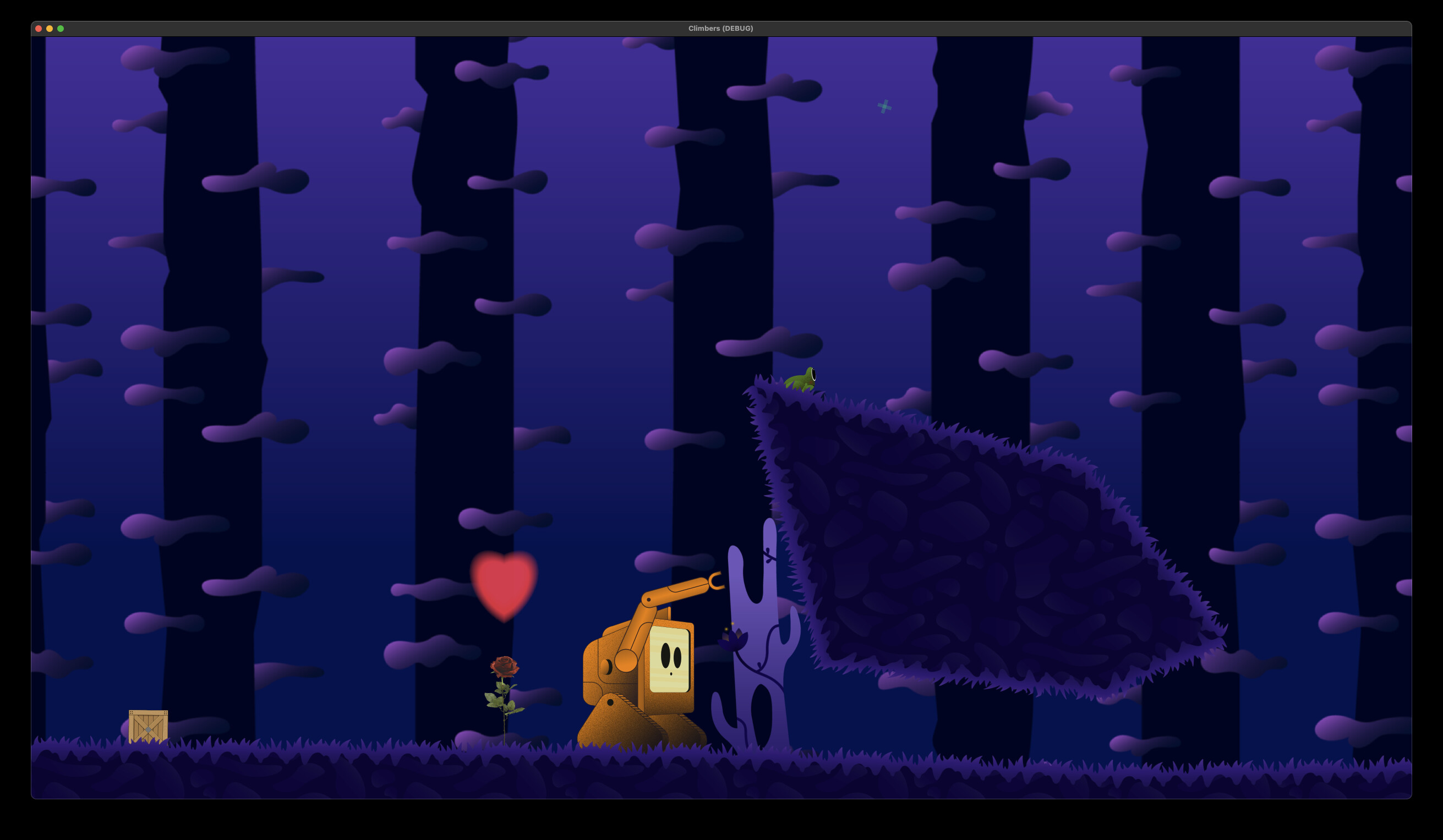The width and height of the screenshot is (1443, 840).
Task: Toggle the blue diamond on the crate
Action: (x=148, y=729)
